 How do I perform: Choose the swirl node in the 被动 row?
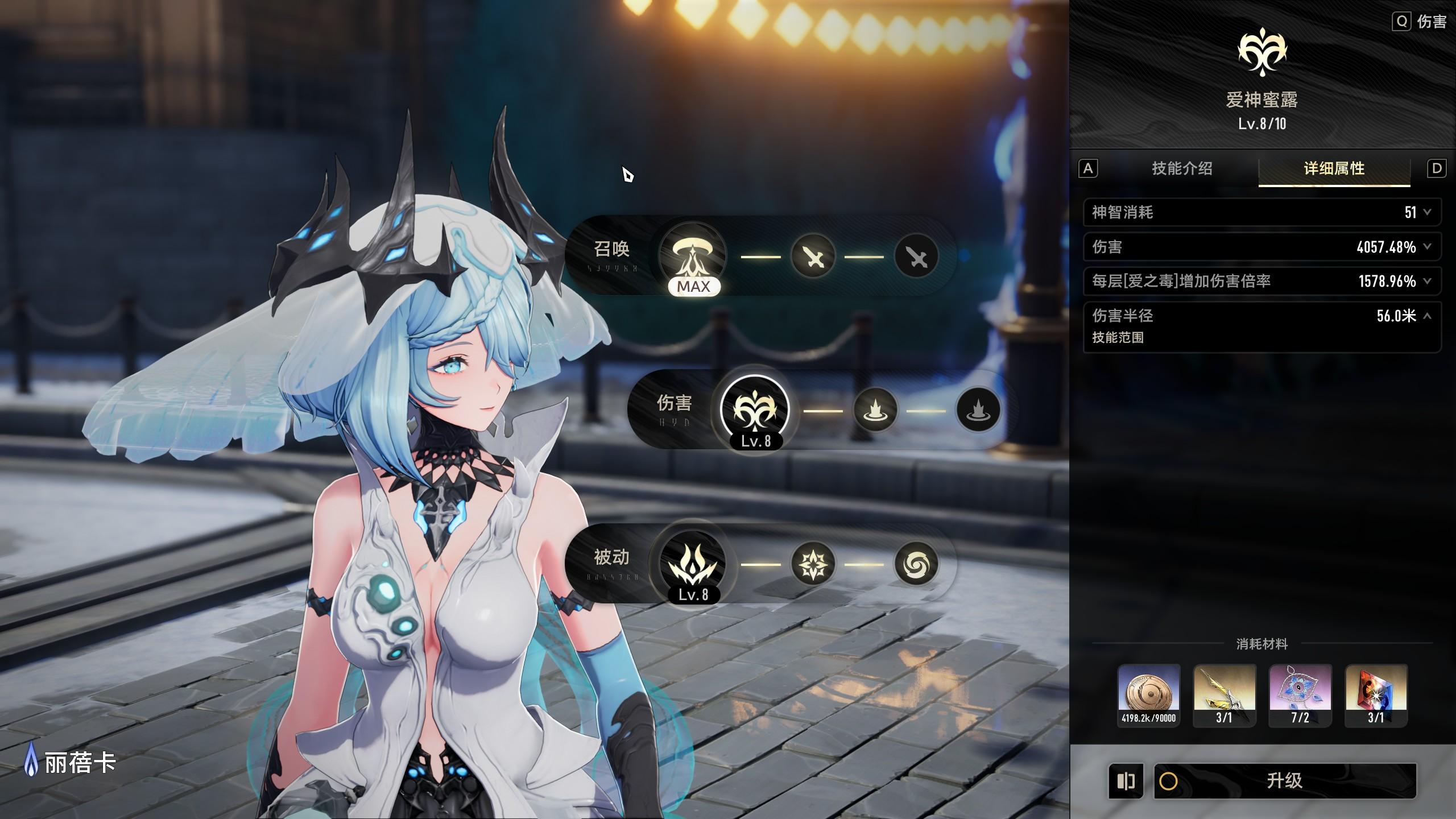(x=916, y=564)
